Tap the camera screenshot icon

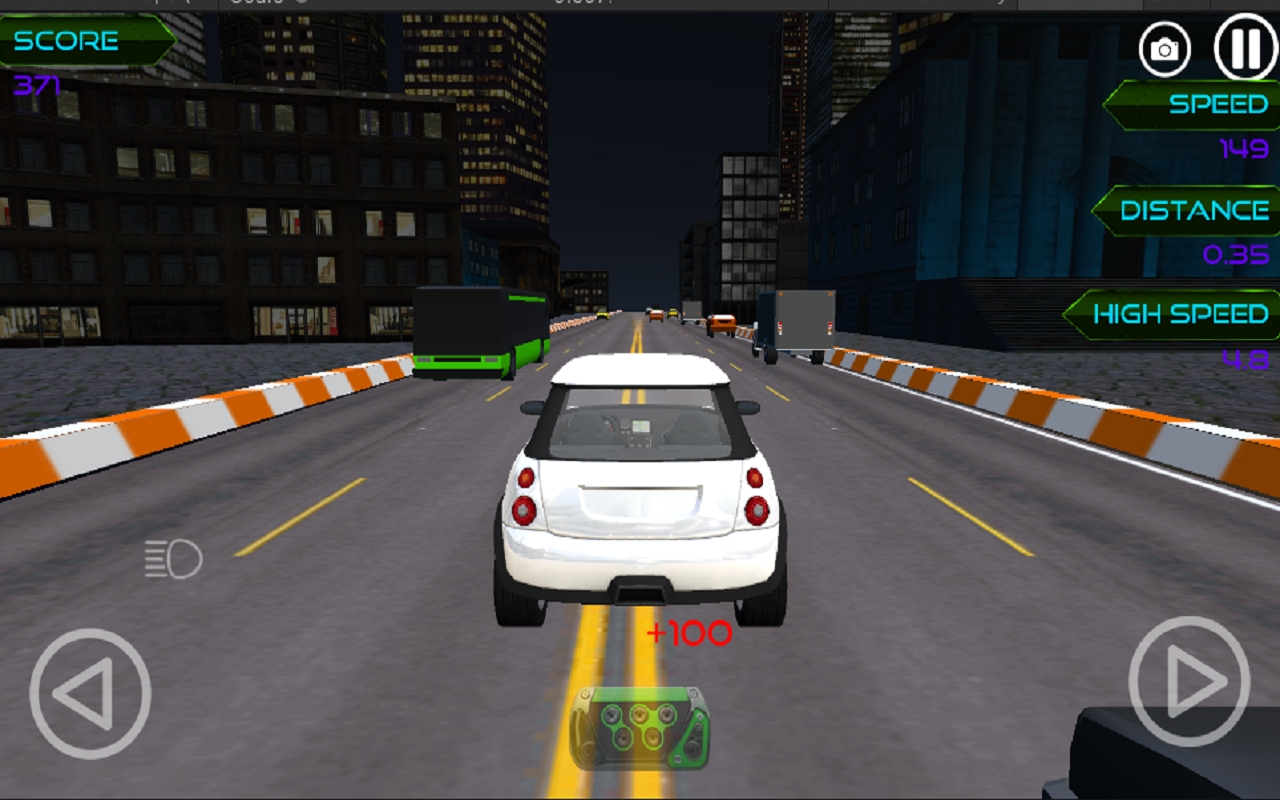click(x=1166, y=47)
